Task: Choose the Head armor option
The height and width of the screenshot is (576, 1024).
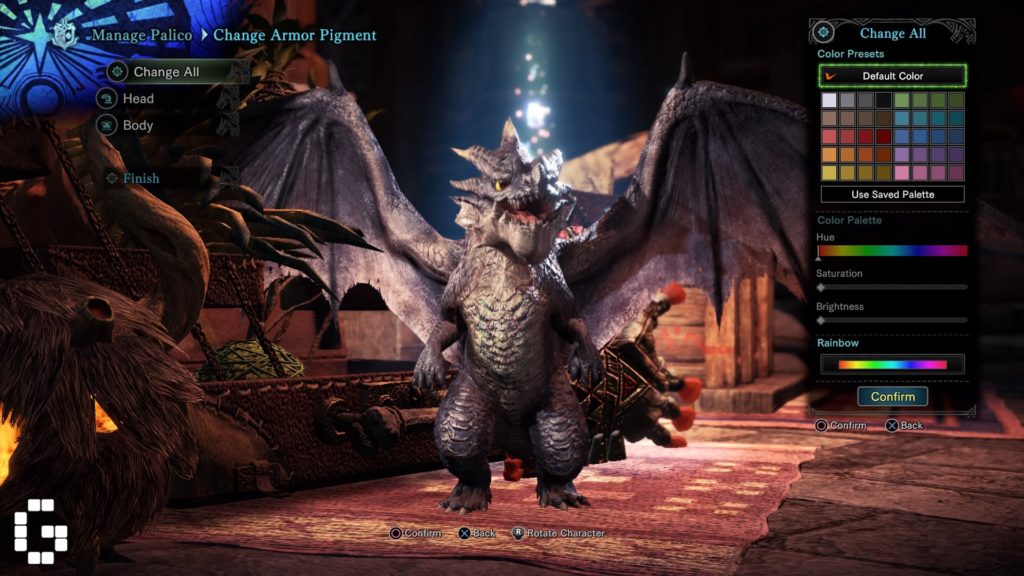Action: (x=138, y=99)
